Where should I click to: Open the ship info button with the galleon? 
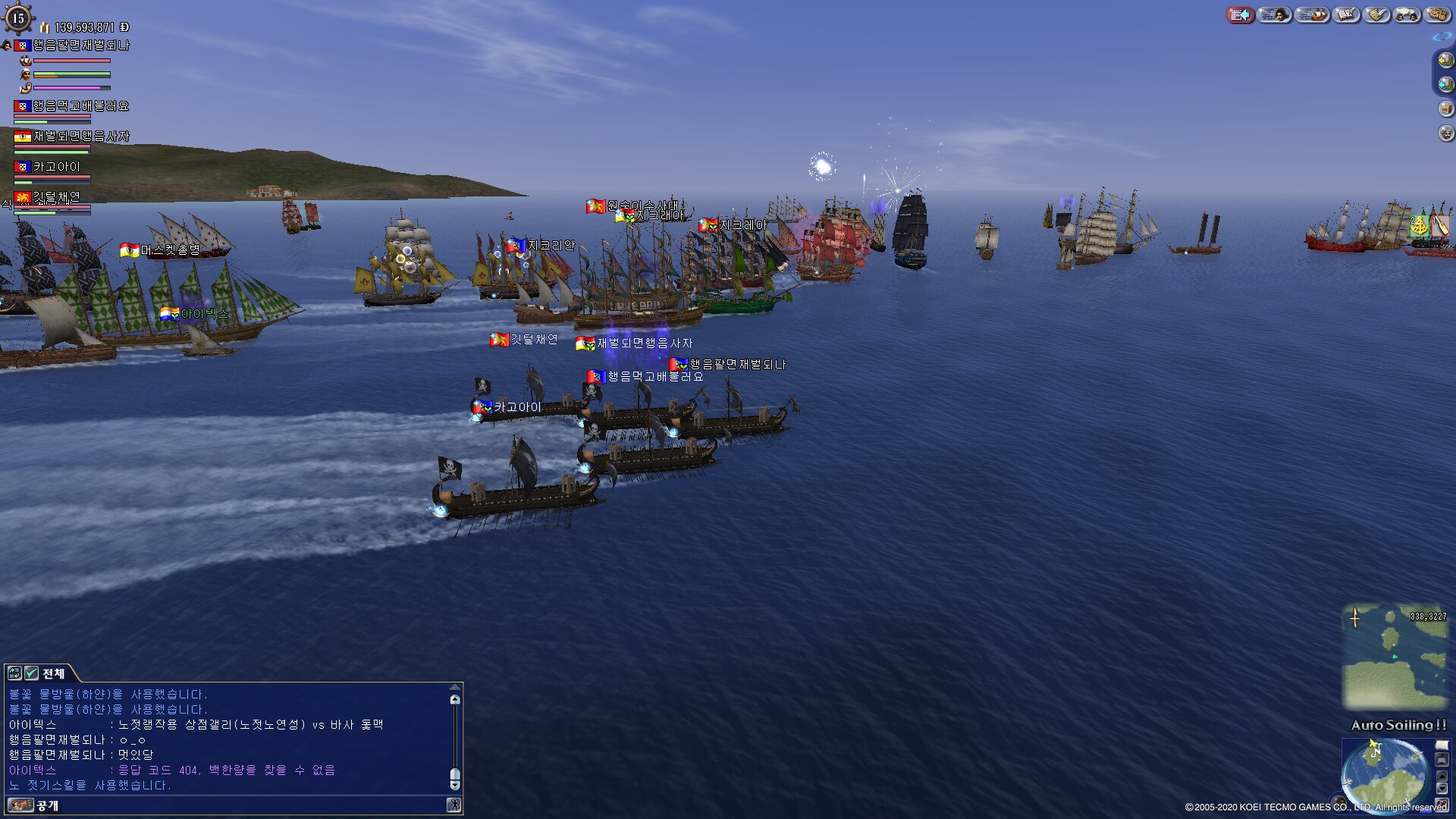click(1312, 14)
